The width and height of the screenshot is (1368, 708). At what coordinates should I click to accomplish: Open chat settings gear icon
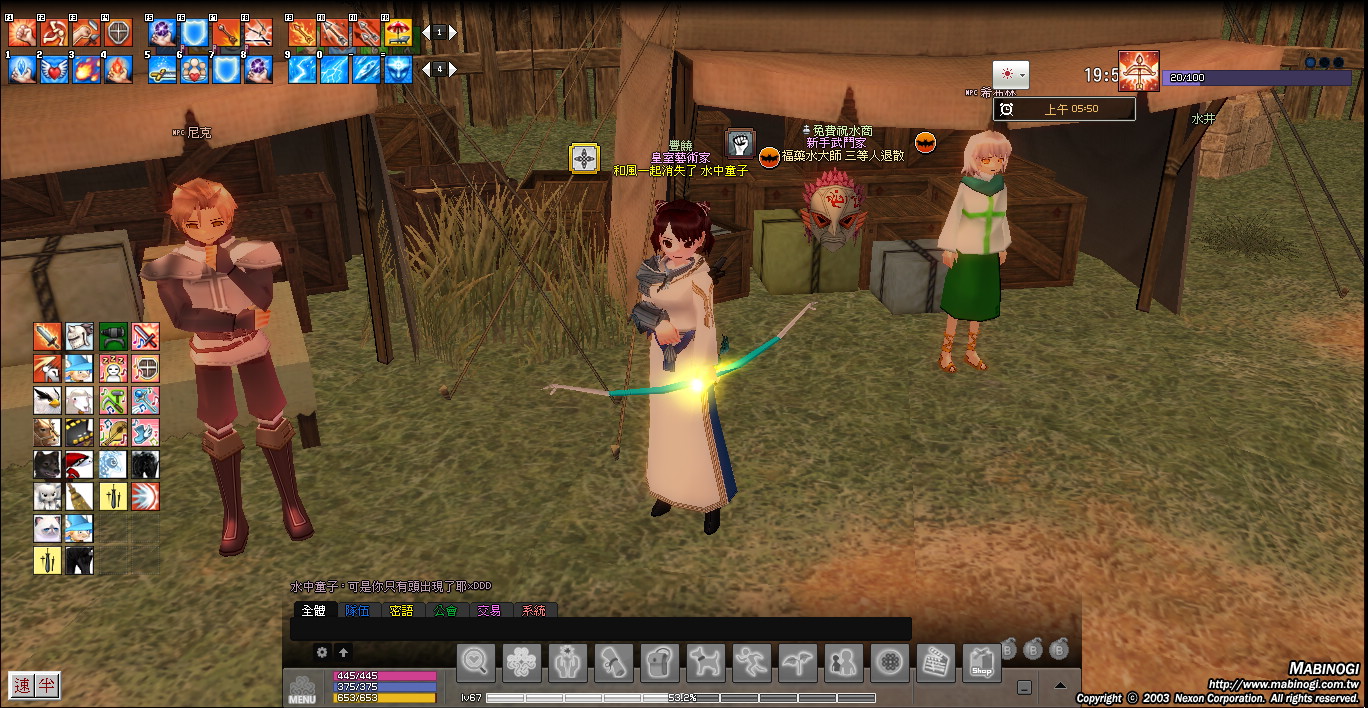point(322,652)
